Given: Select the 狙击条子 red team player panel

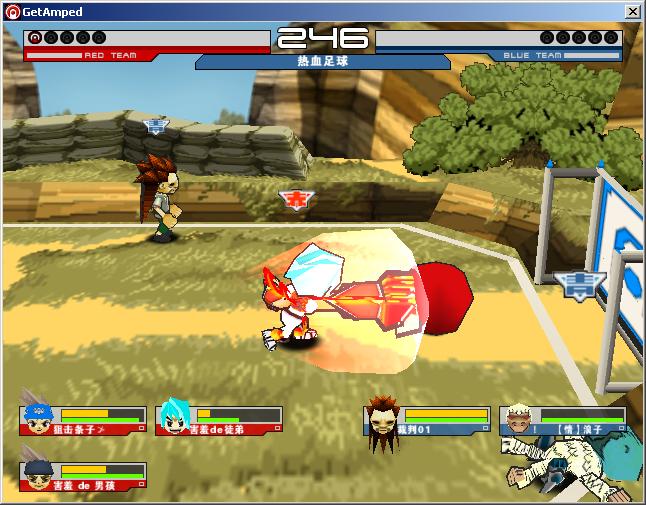Looking at the screenshot, I should (84, 420).
